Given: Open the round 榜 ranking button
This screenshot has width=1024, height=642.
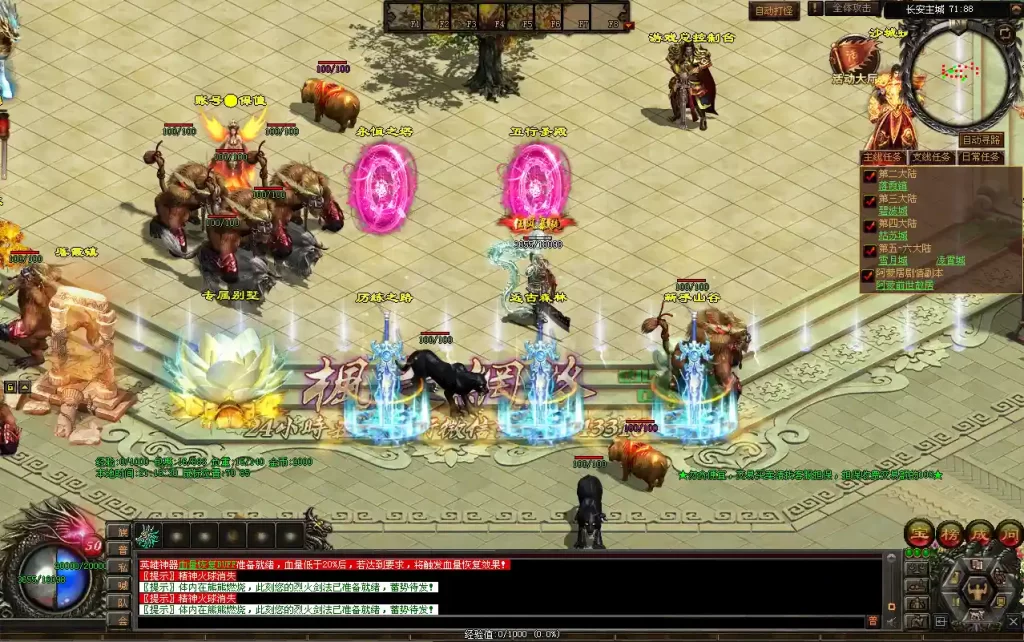Looking at the screenshot, I should pyautogui.click(x=948, y=533).
